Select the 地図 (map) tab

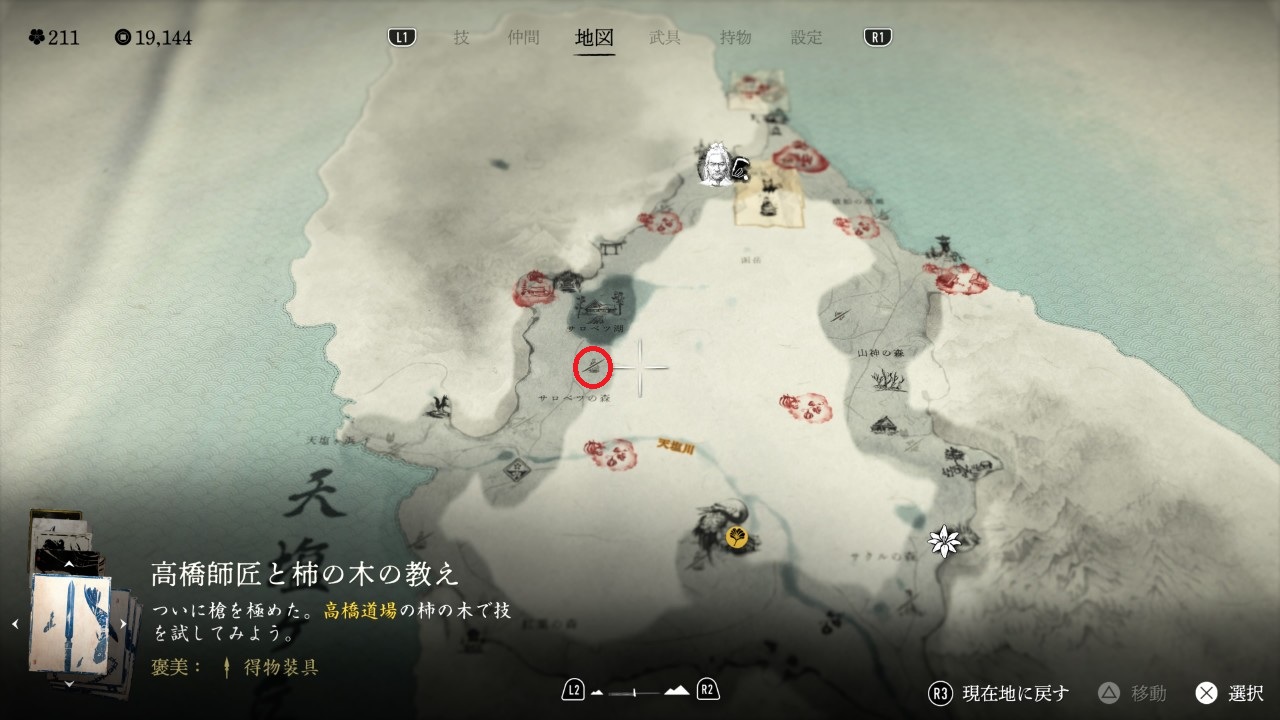[x=594, y=38]
